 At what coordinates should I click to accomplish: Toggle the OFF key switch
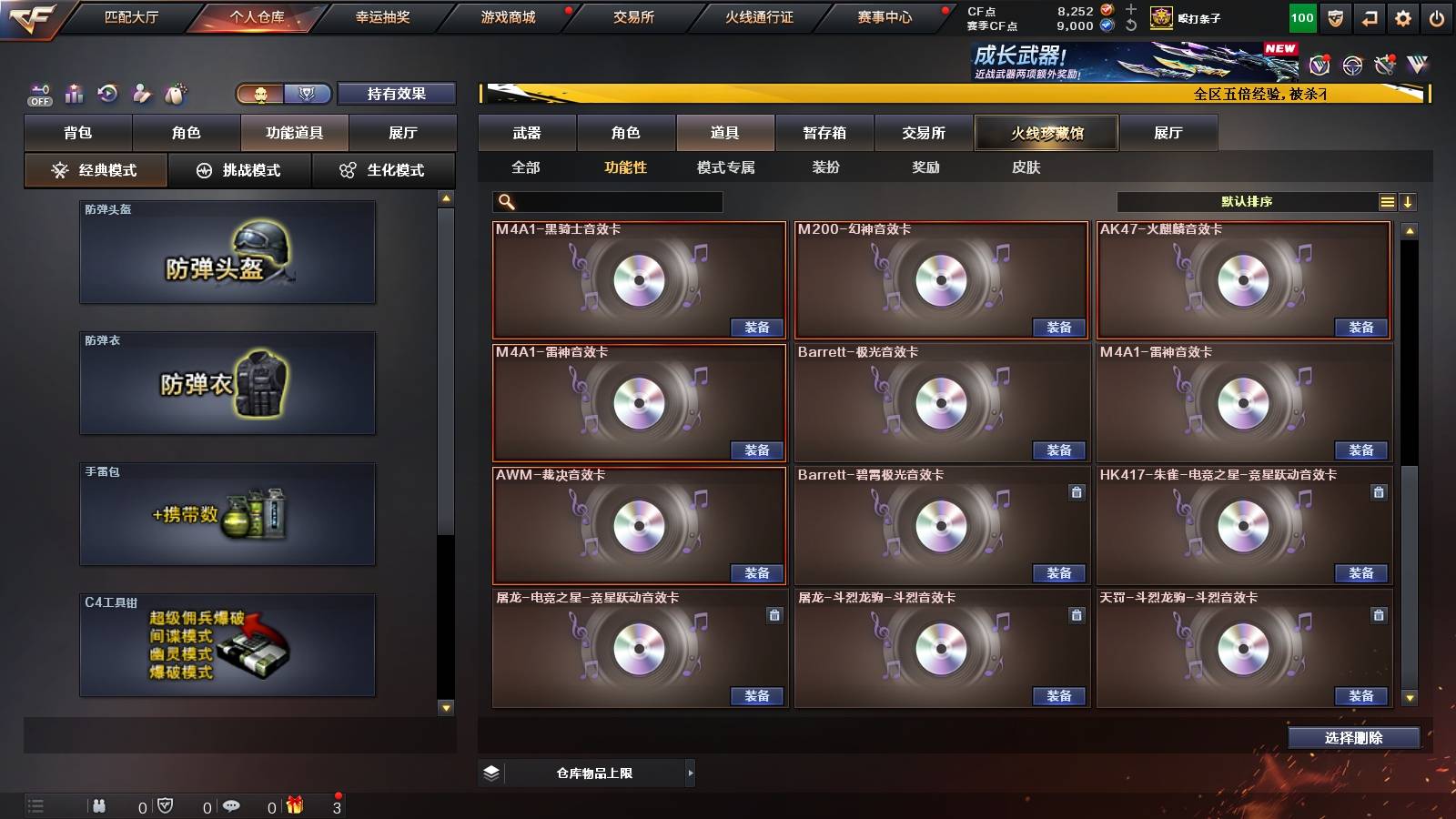(x=39, y=93)
